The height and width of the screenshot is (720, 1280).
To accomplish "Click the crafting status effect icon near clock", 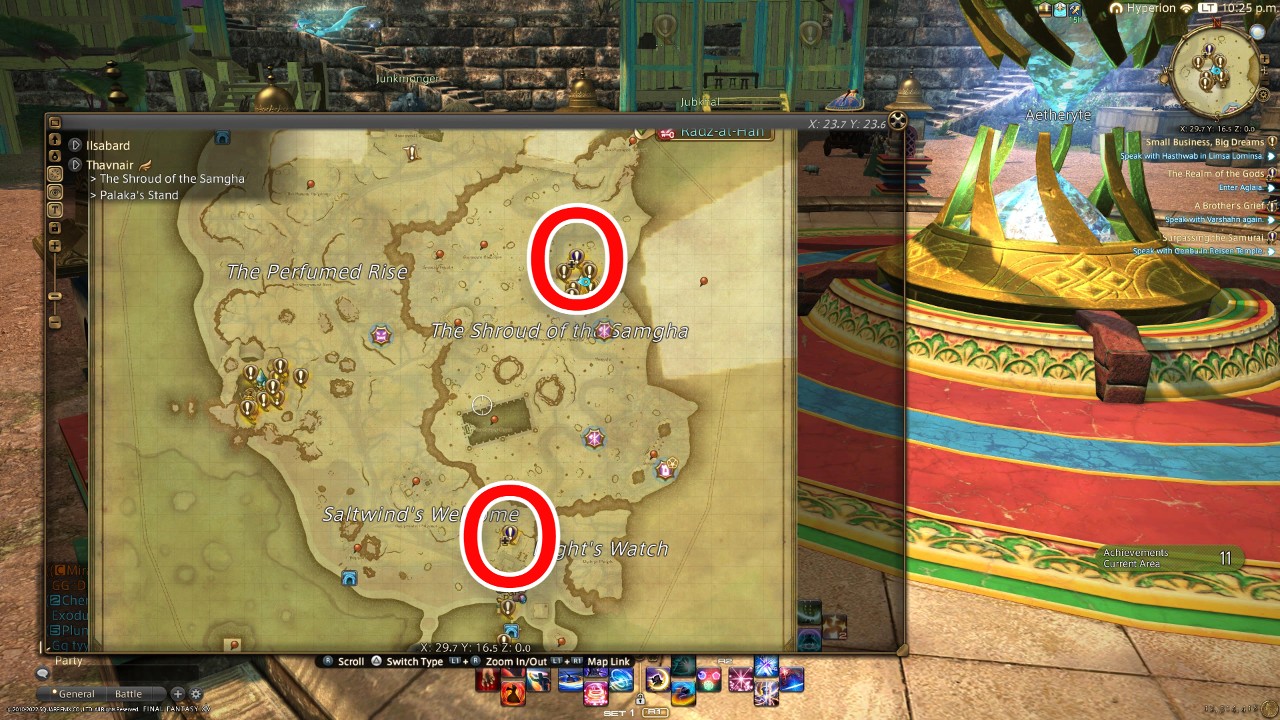I will click(1075, 10).
